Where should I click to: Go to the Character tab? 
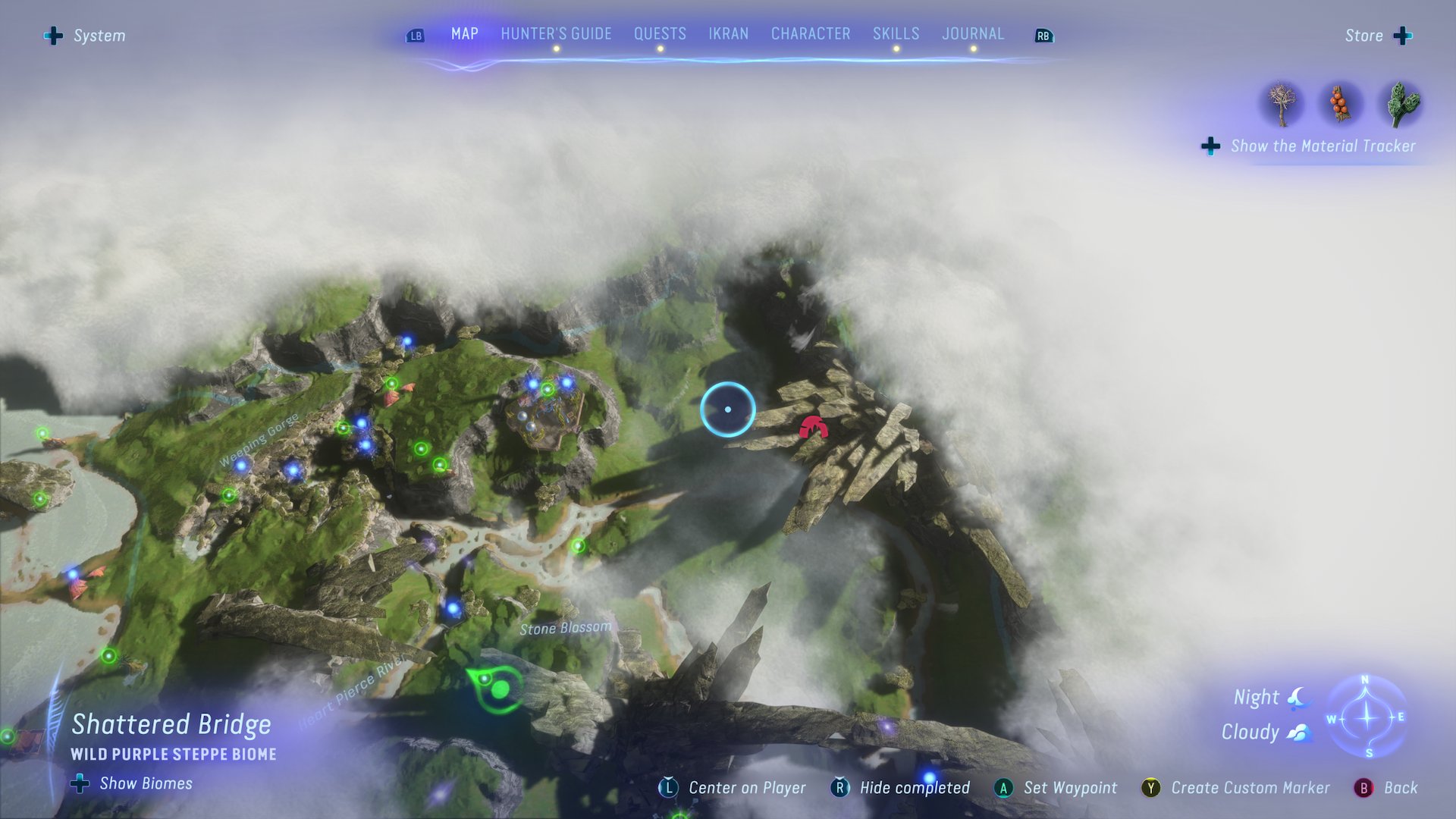(x=811, y=34)
